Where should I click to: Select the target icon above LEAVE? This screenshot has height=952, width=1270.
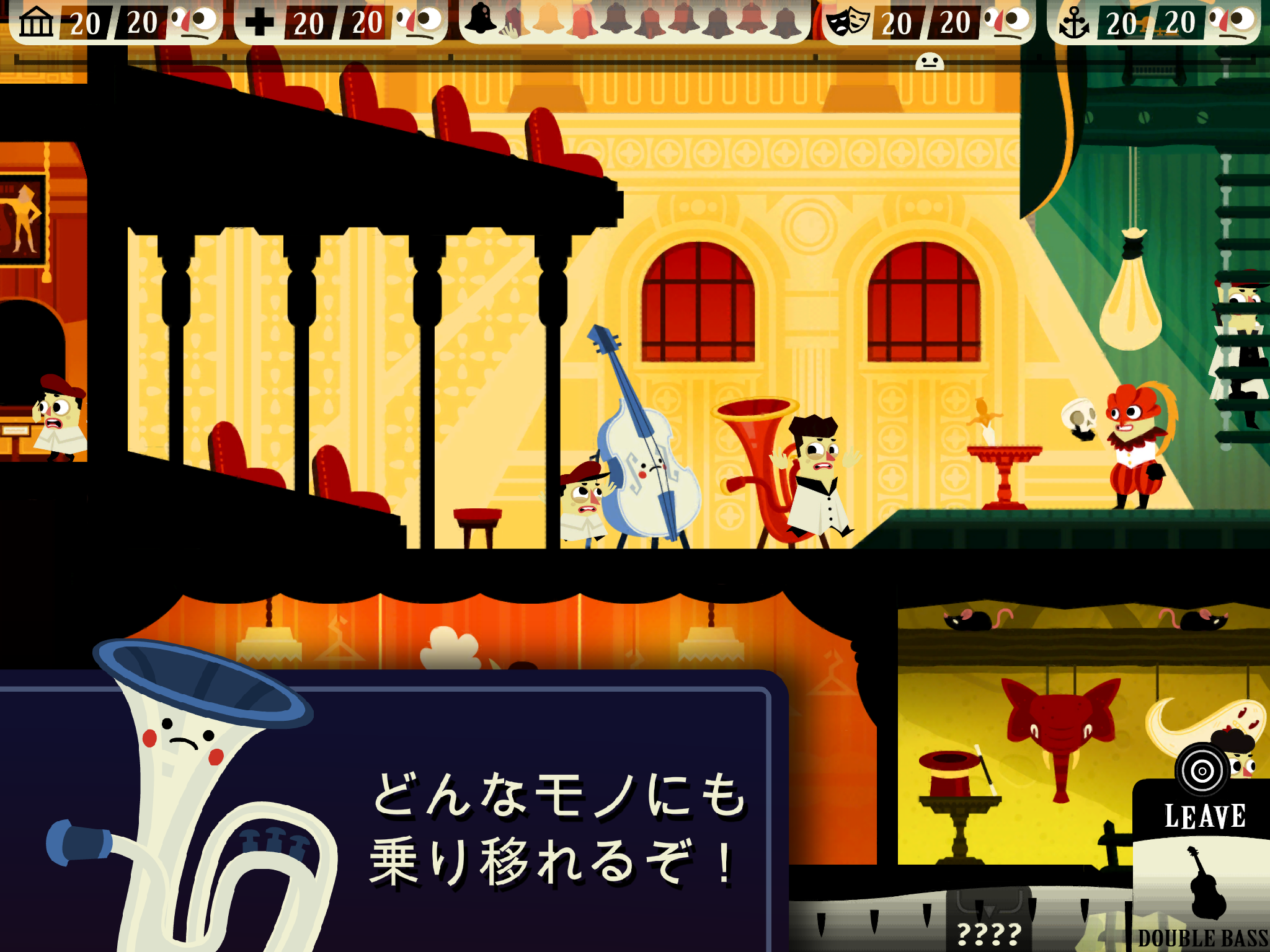click(x=1202, y=770)
